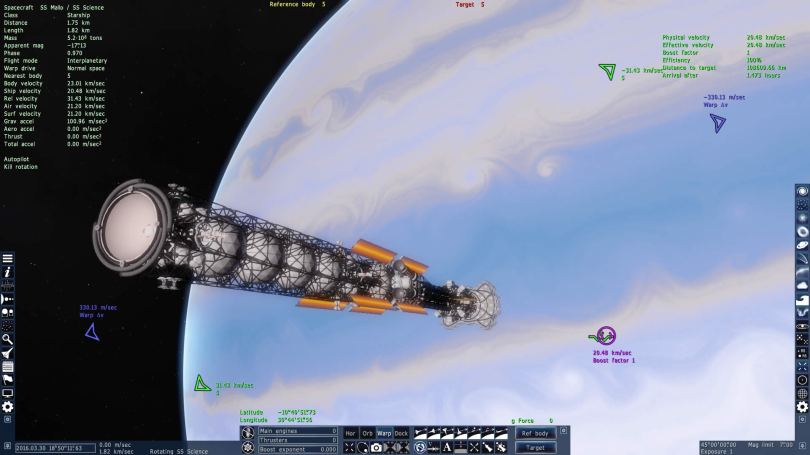
Task: Open the hamburger main menu icon
Action: [x=7, y=257]
